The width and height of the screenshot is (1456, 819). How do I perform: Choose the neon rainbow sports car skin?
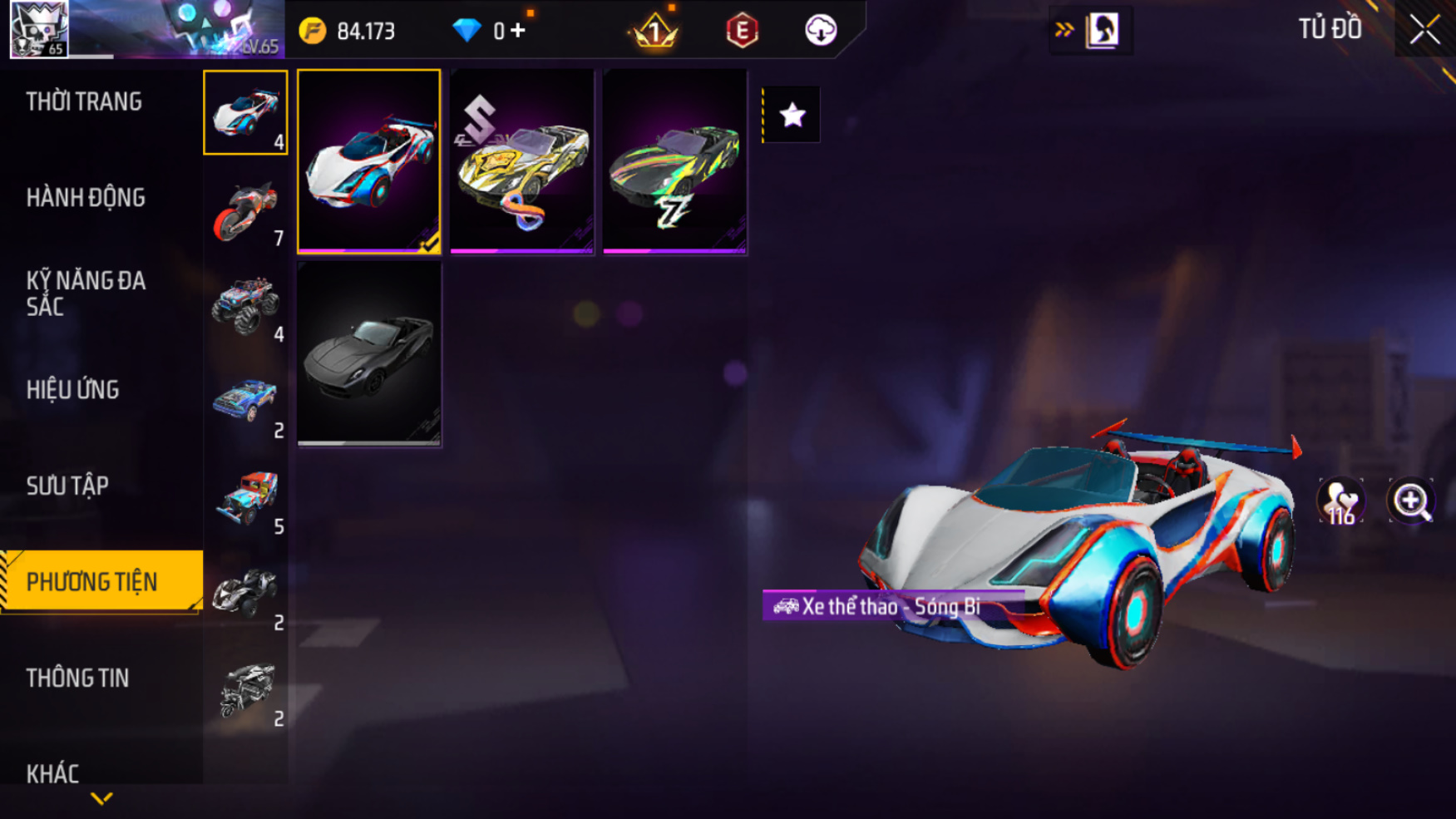click(x=674, y=161)
